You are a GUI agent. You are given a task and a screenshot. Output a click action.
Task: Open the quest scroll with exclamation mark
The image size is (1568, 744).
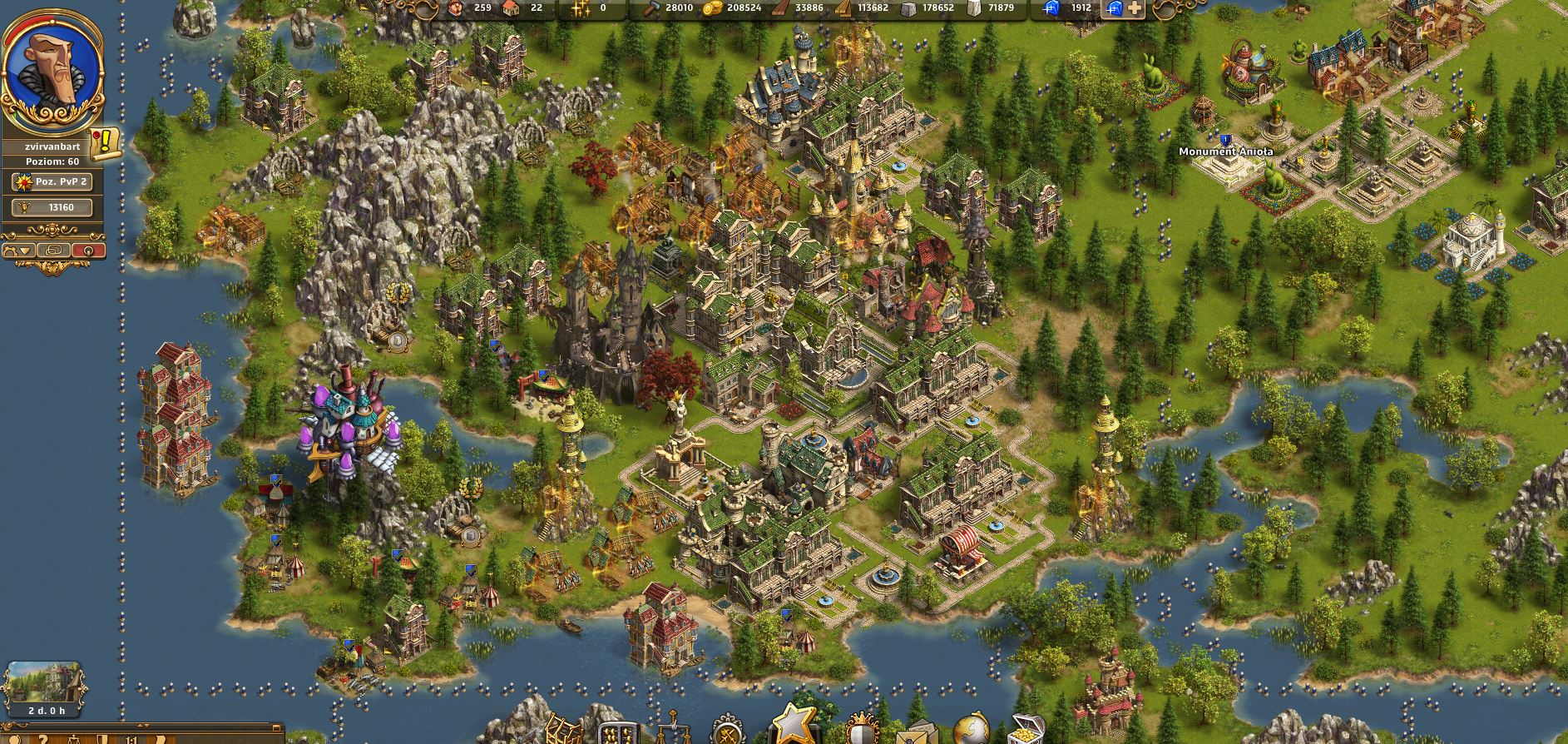pos(106,145)
